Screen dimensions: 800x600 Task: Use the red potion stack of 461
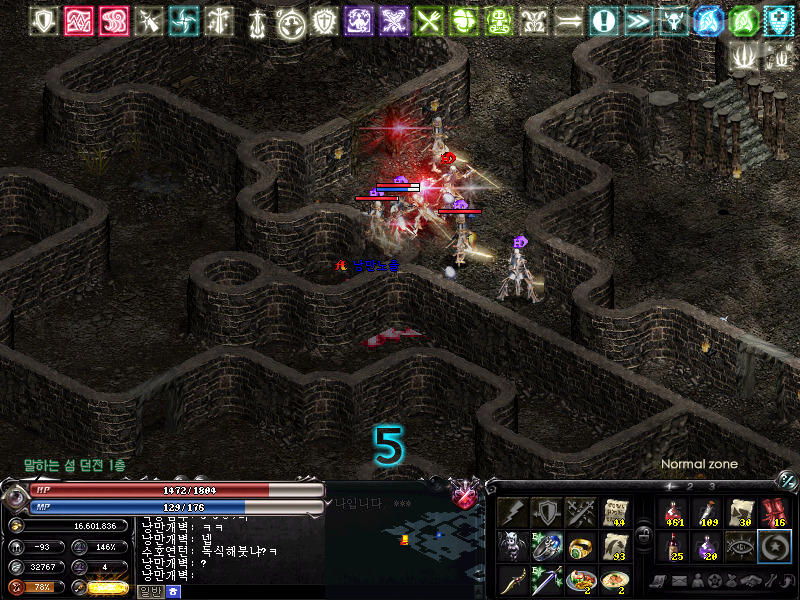tap(673, 514)
